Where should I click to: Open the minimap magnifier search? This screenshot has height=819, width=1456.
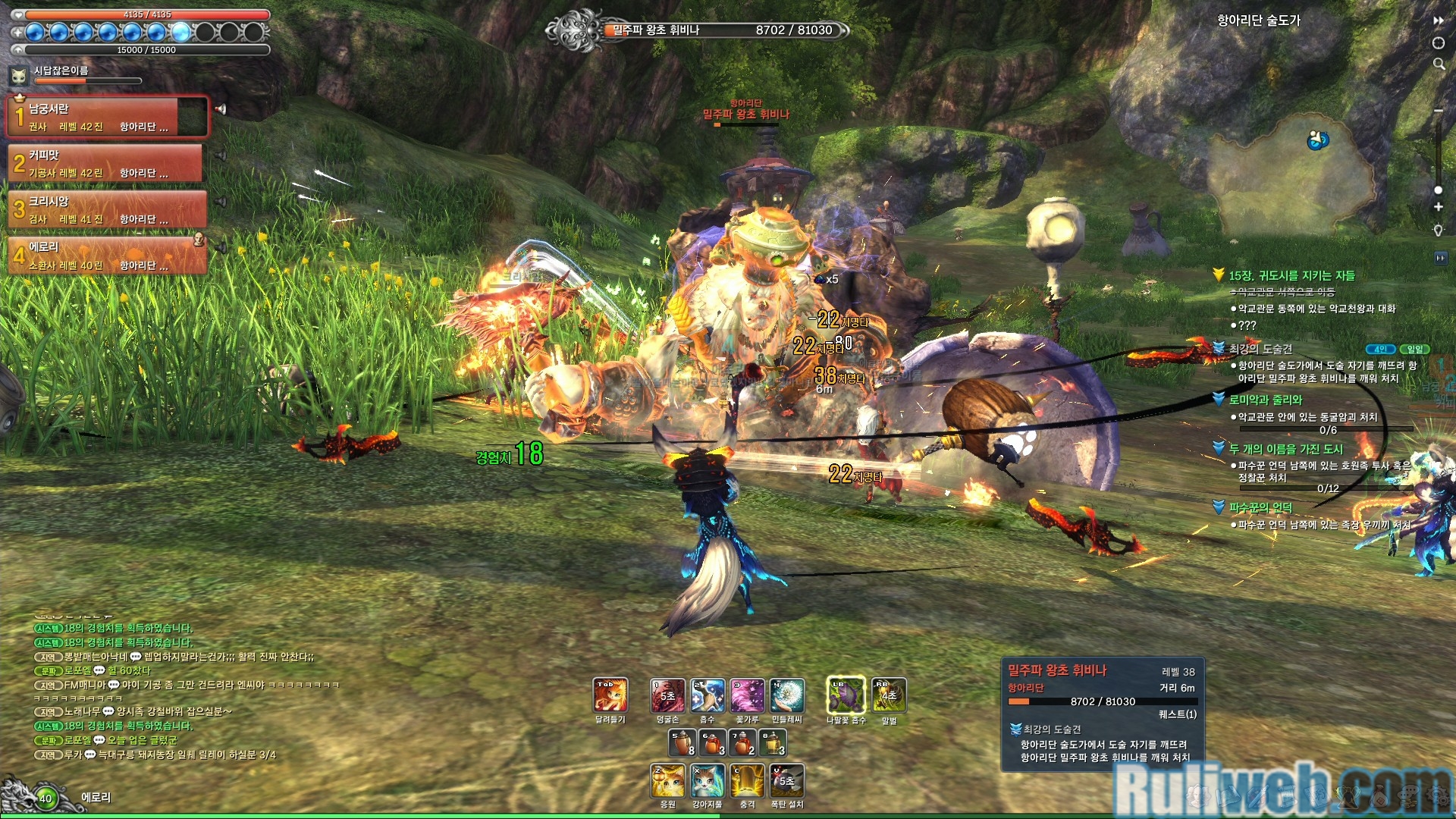pyautogui.click(x=1439, y=64)
